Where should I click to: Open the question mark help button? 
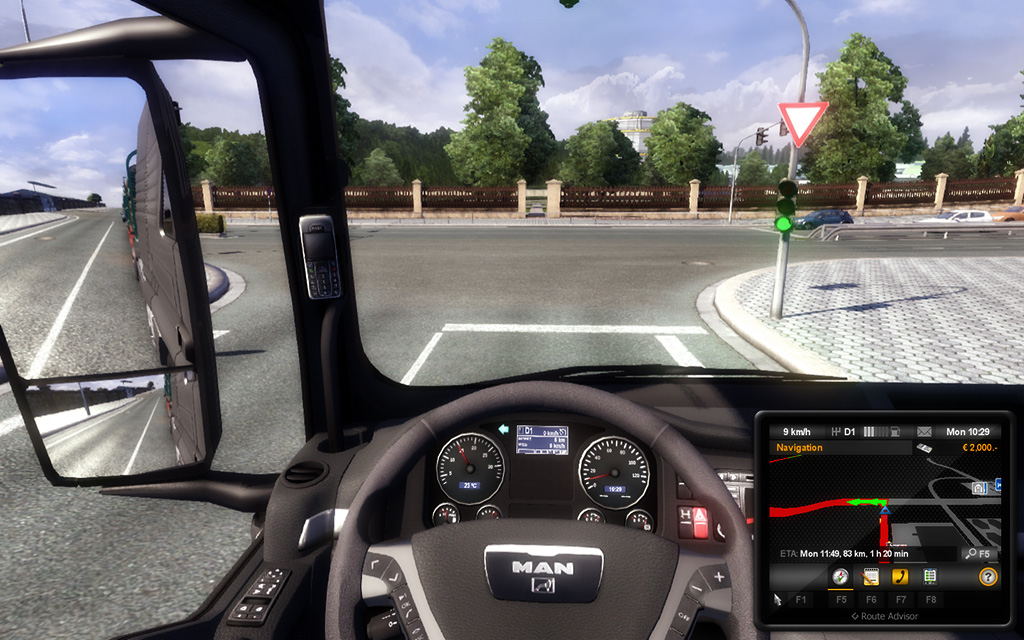tap(987, 577)
